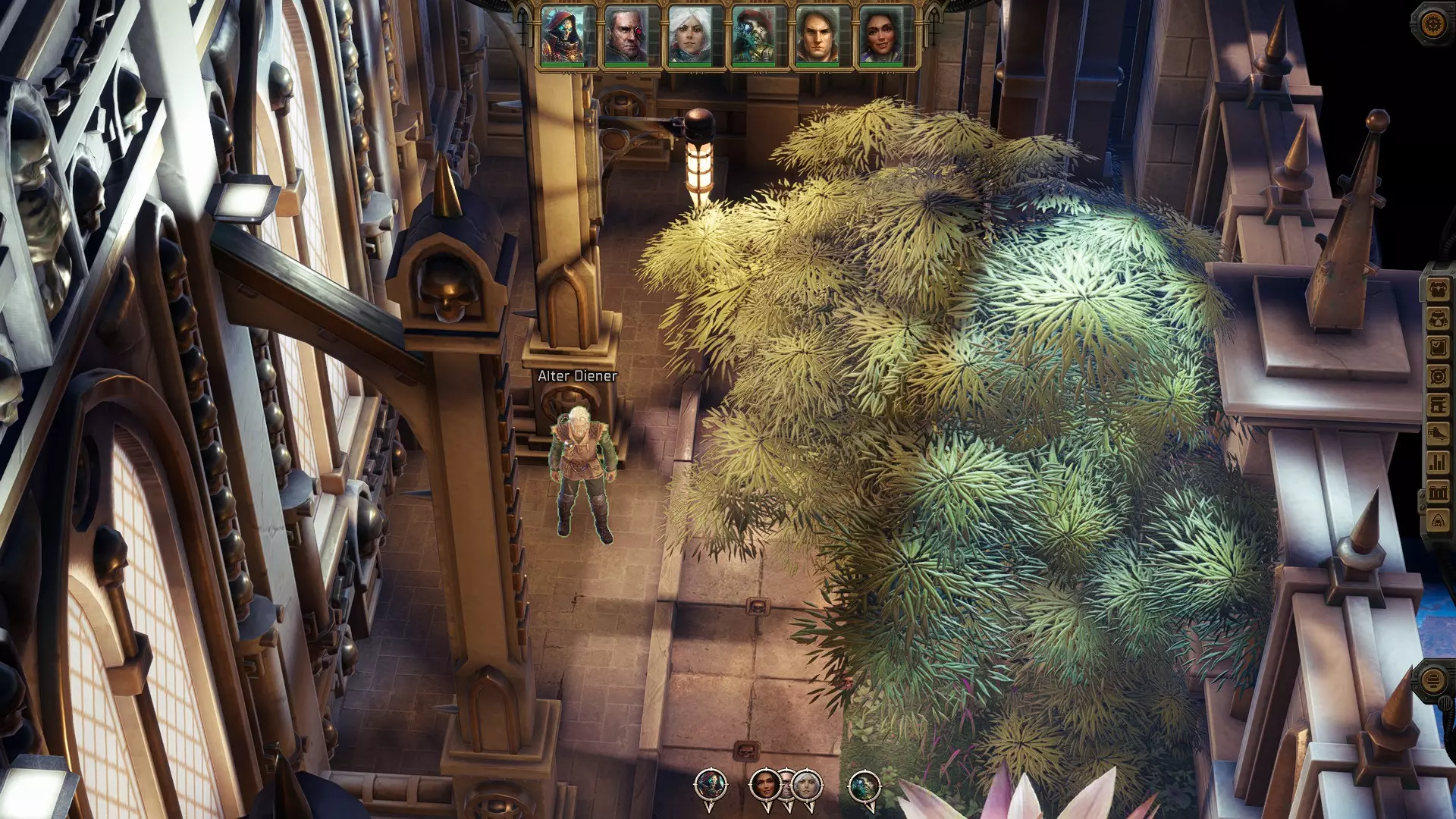Select the red-hooded skull-masked party portrait
This screenshot has width=1456, height=819.
(563, 36)
